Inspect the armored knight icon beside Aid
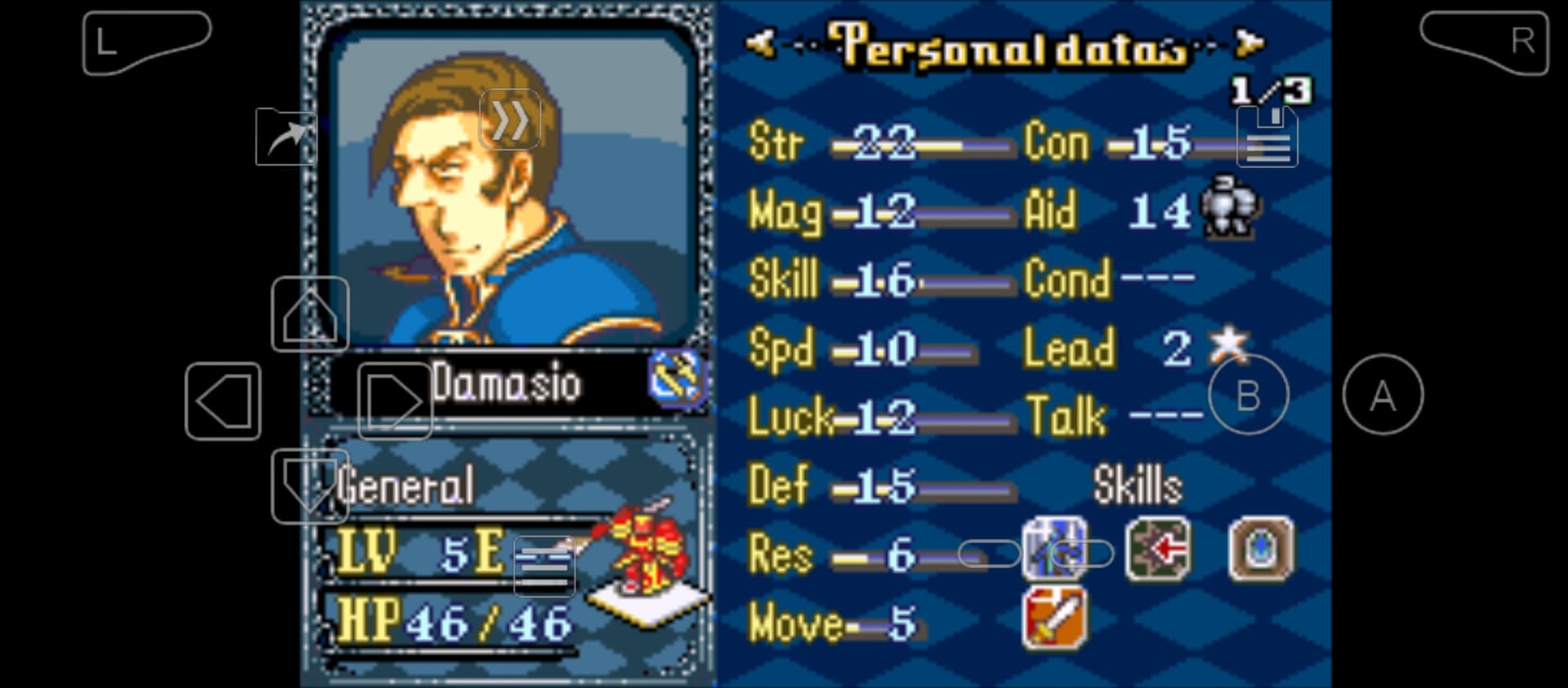1568x688 pixels. tap(1229, 207)
